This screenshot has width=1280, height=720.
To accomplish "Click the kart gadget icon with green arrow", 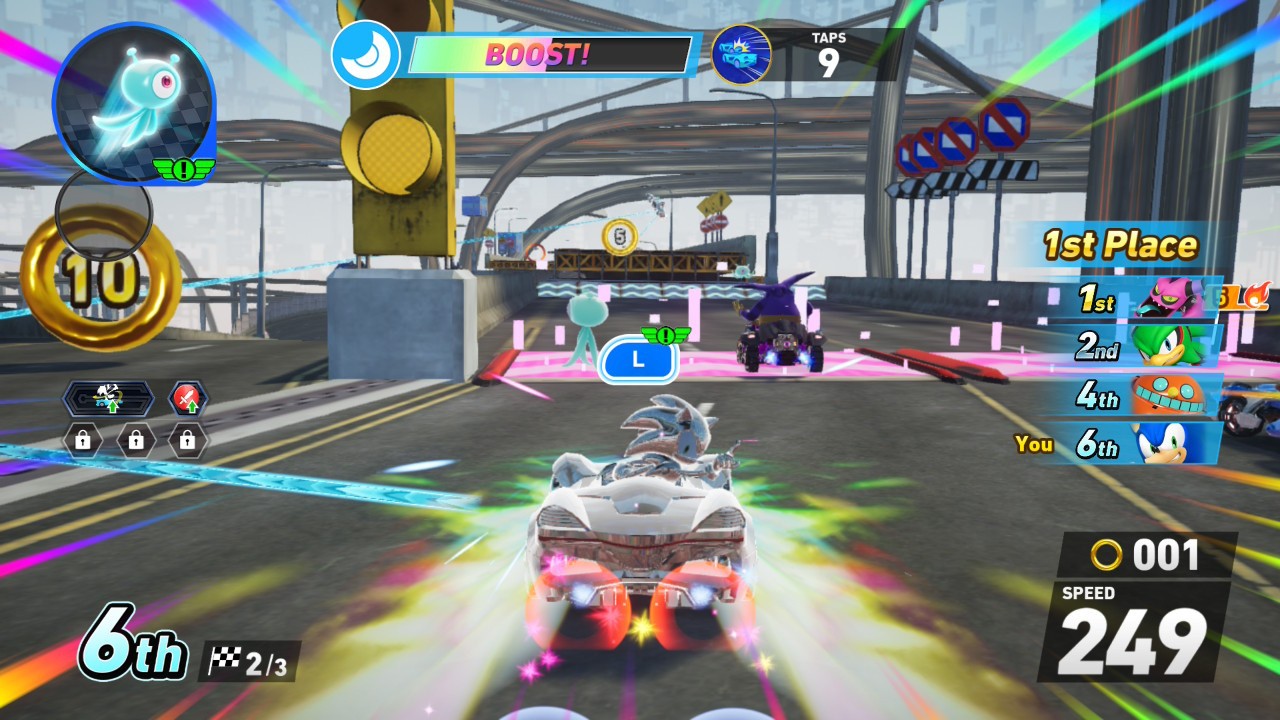I will tap(108, 399).
